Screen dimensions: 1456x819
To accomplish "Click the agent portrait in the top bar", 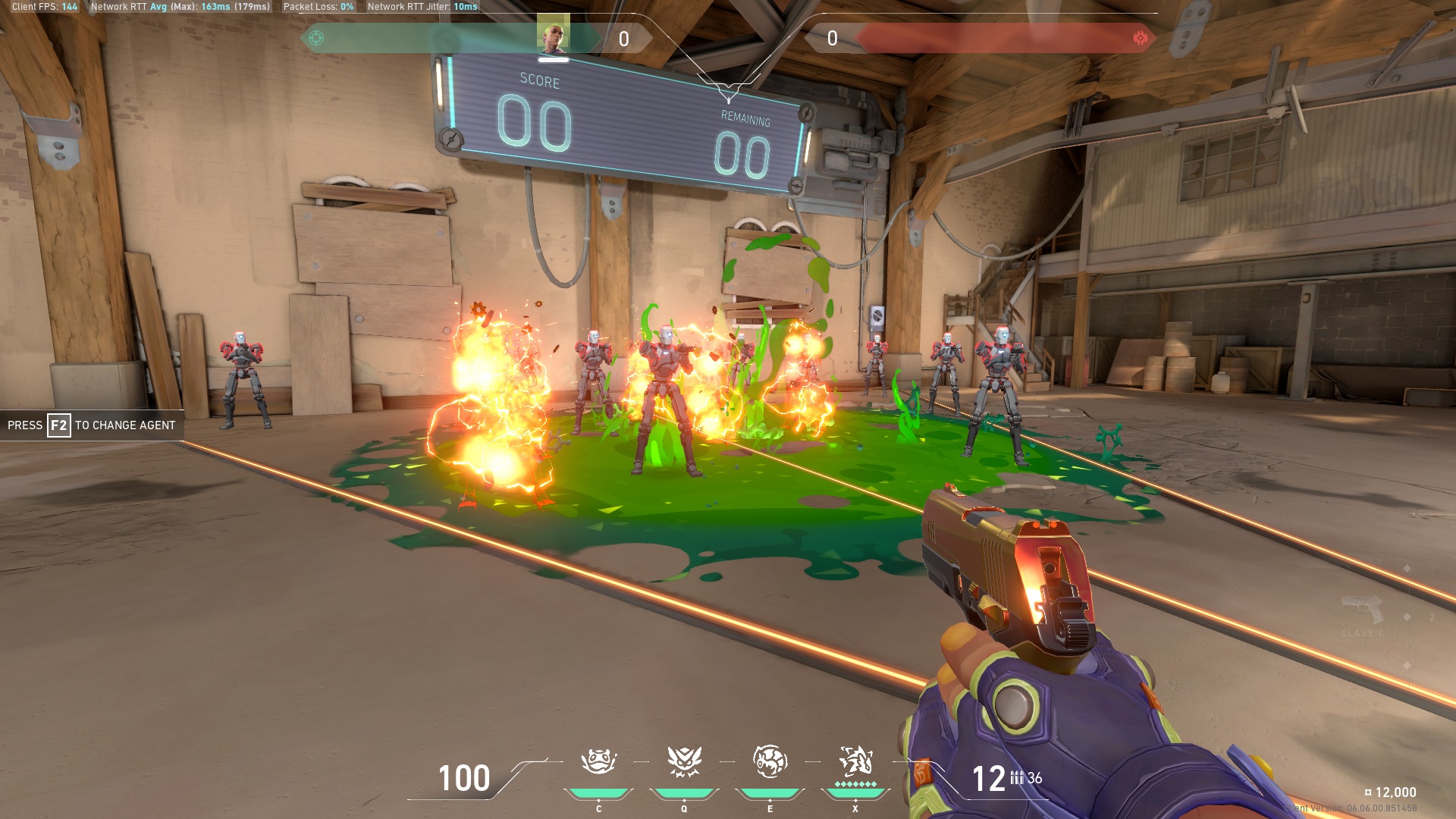I will 553,34.
